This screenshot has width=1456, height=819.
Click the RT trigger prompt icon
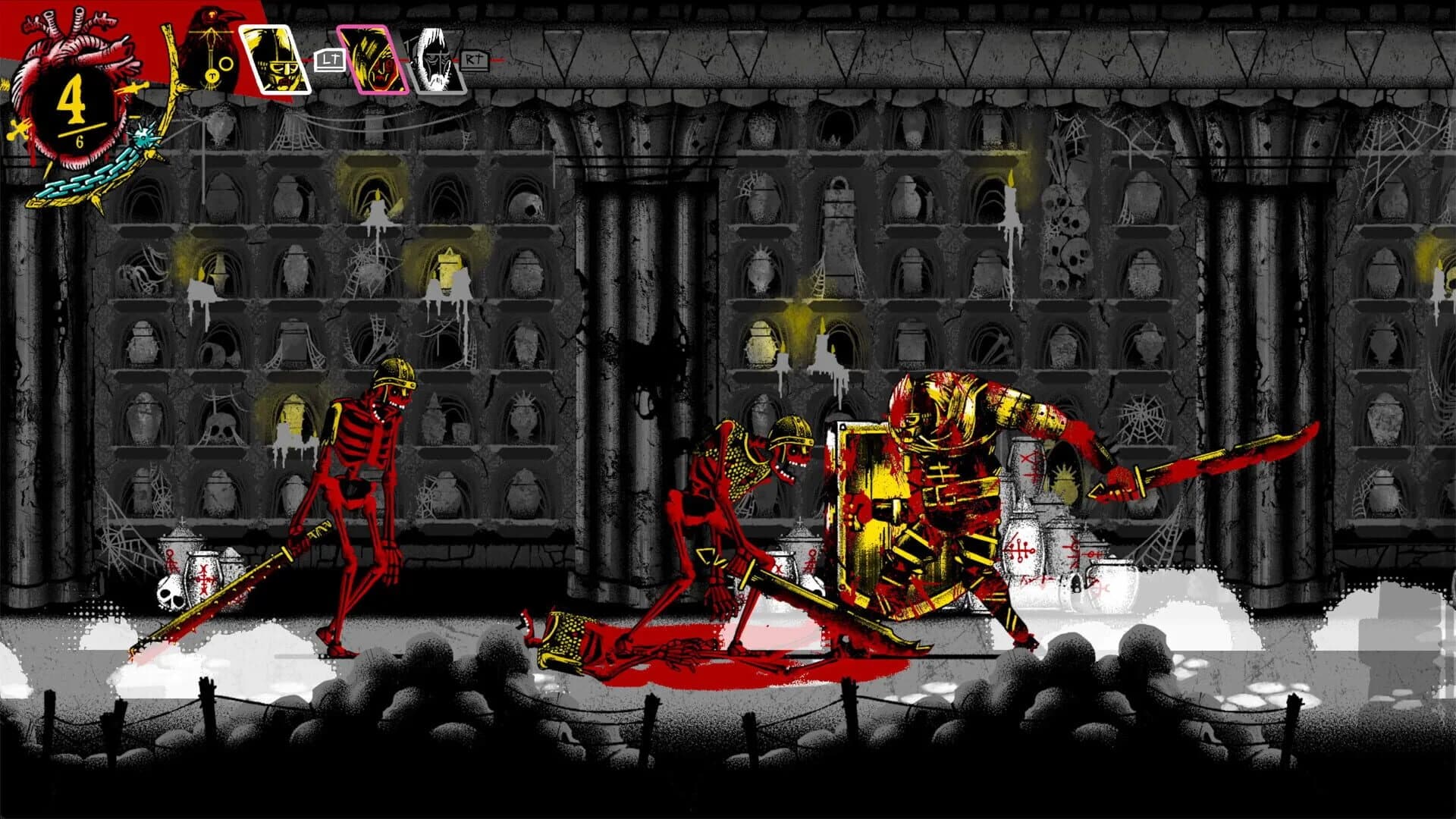coord(474,59)
